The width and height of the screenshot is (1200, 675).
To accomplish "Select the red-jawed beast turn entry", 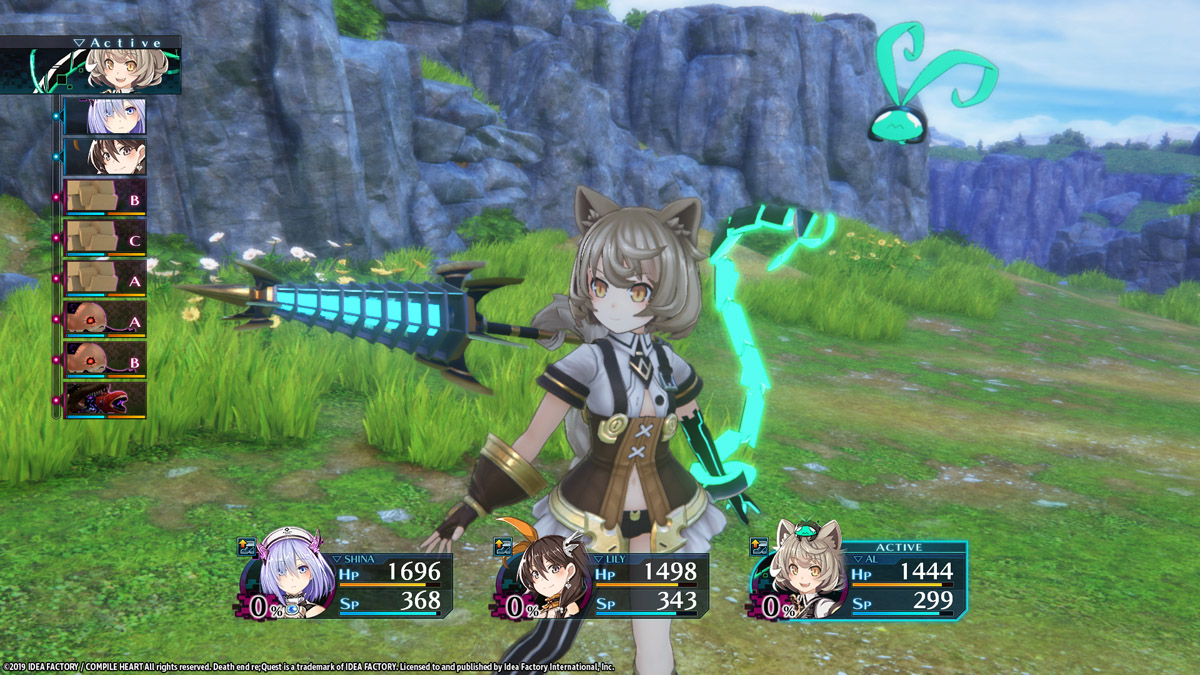I will click(105, 400).
